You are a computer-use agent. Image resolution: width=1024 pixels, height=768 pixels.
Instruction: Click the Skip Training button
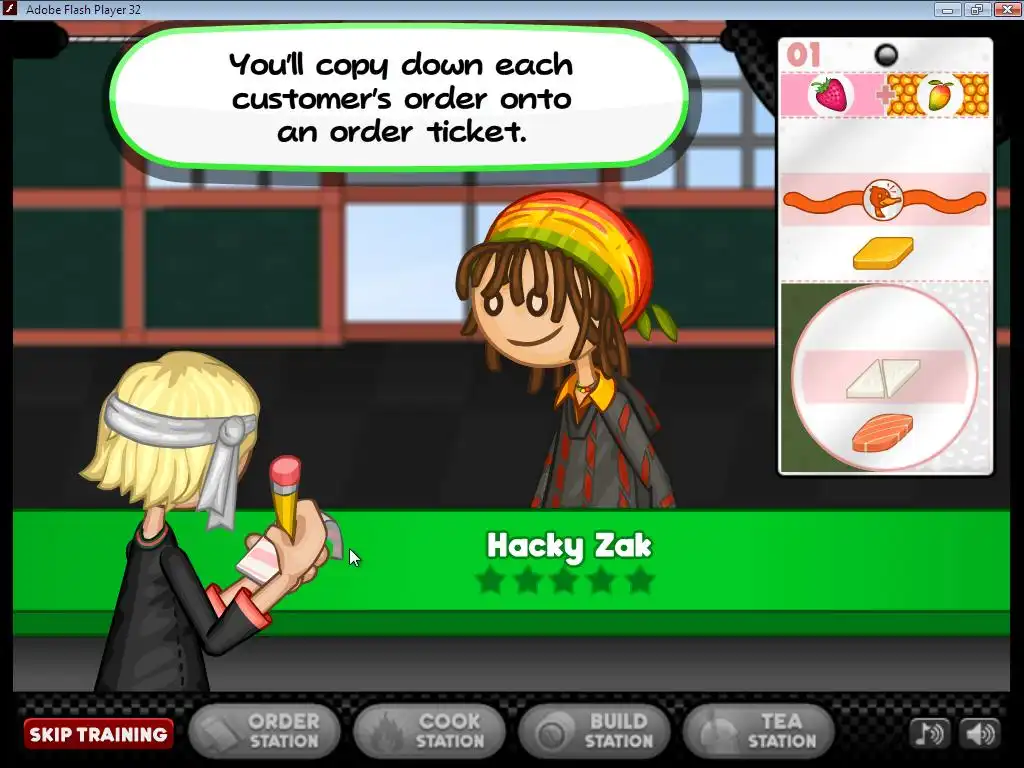point(98,734)
